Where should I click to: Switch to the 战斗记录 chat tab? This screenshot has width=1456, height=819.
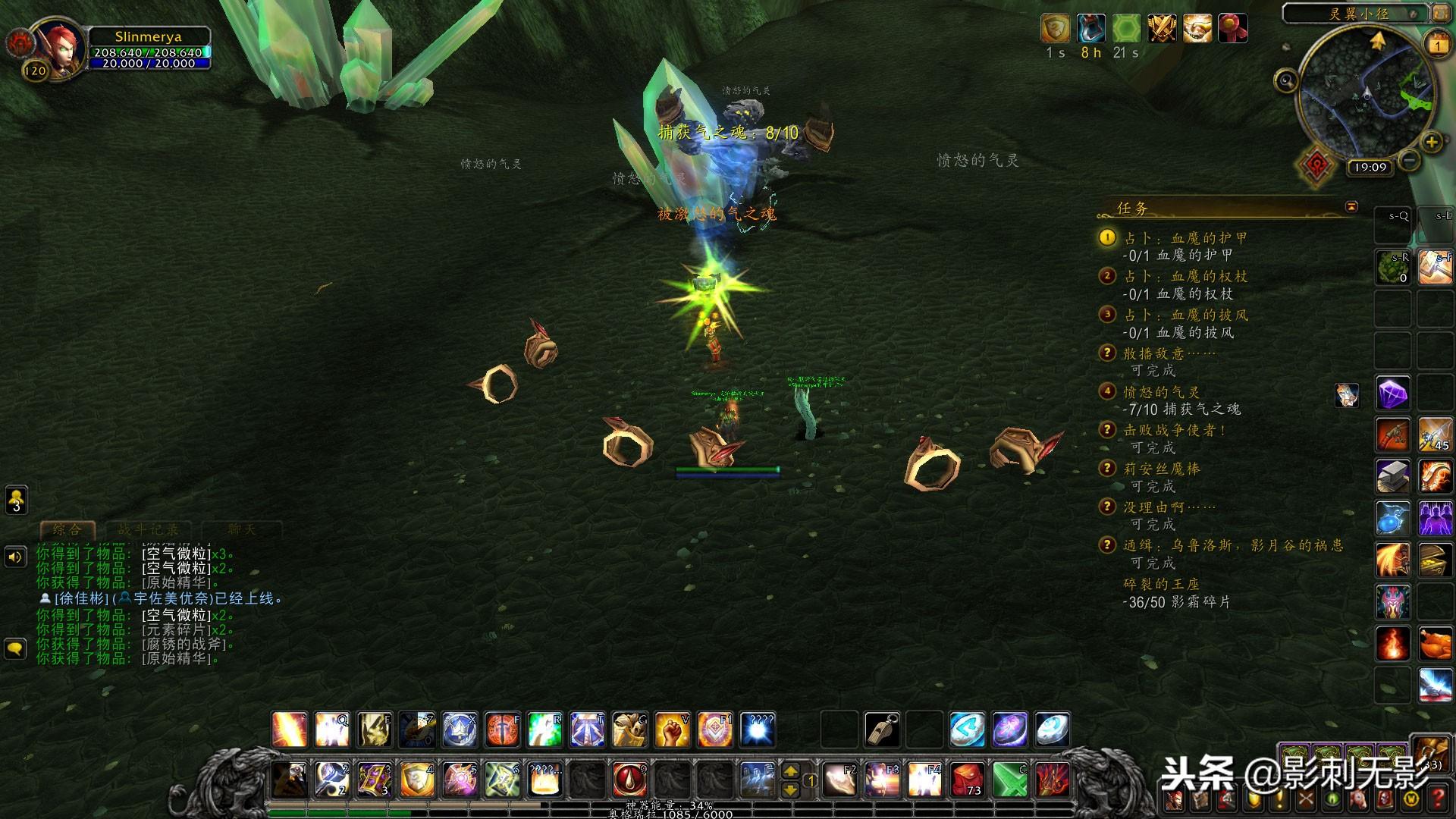point(148,529)
